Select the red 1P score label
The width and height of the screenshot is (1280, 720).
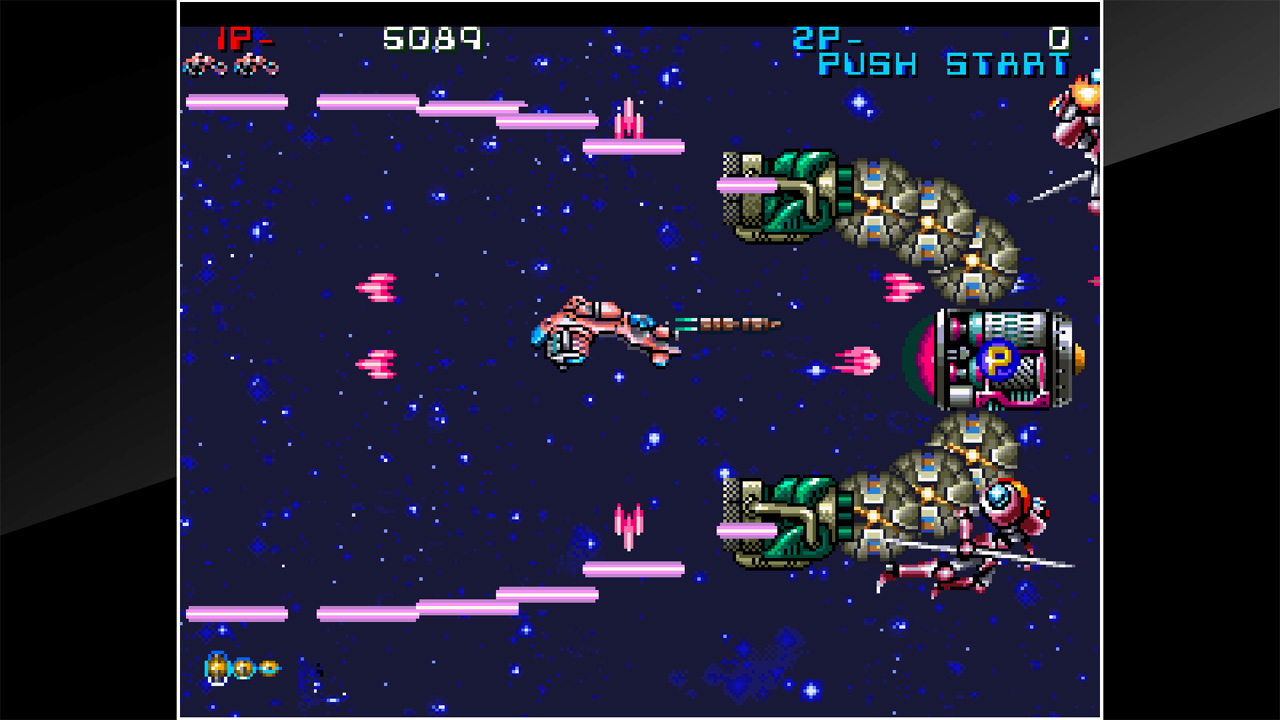click(x=236, y=40)
